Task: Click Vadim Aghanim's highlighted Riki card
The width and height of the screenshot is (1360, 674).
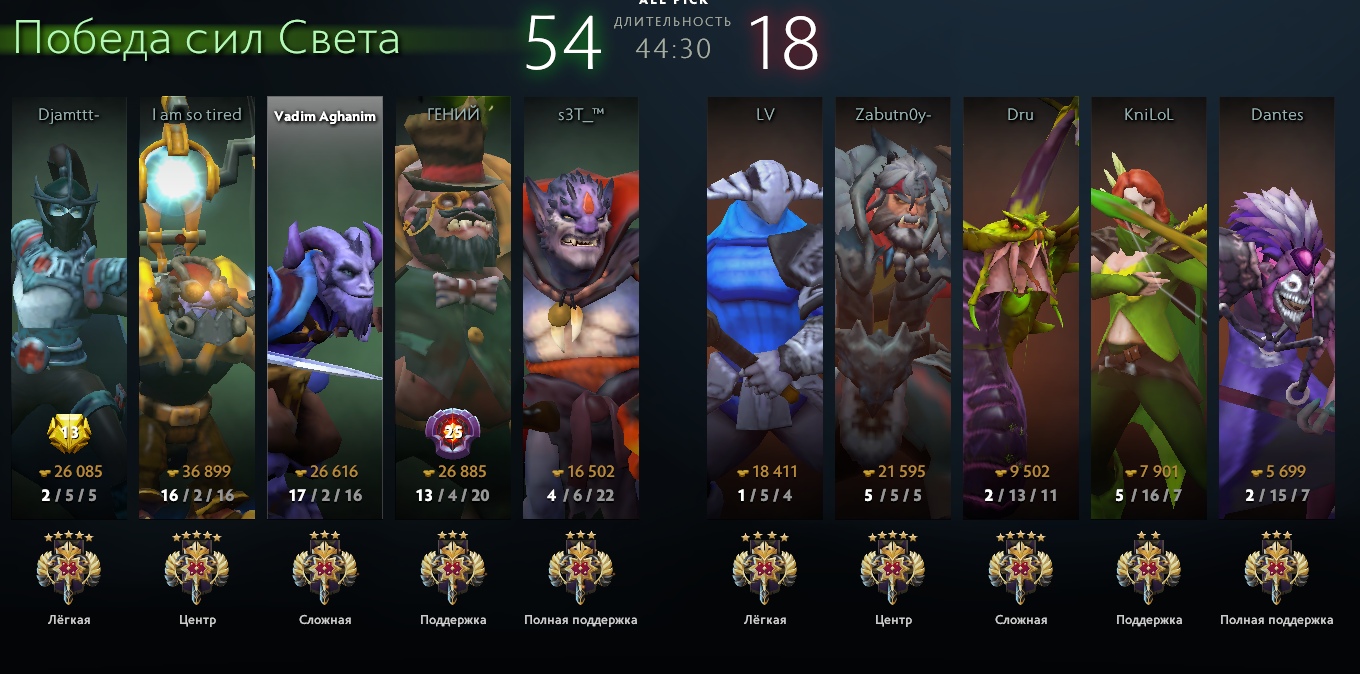Action: (325, 300)
